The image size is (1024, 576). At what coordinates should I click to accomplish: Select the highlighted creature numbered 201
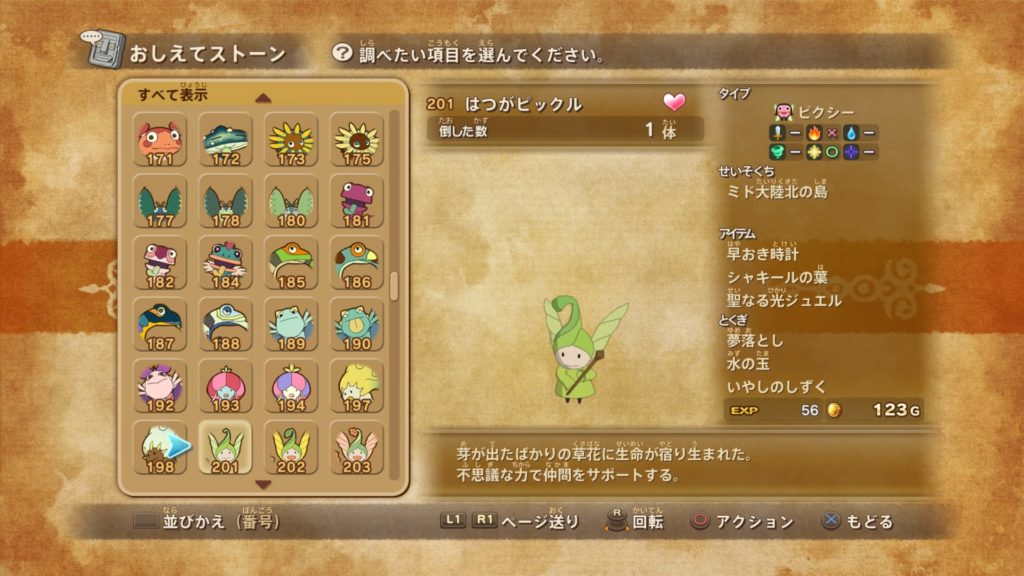tap(225, 447)
